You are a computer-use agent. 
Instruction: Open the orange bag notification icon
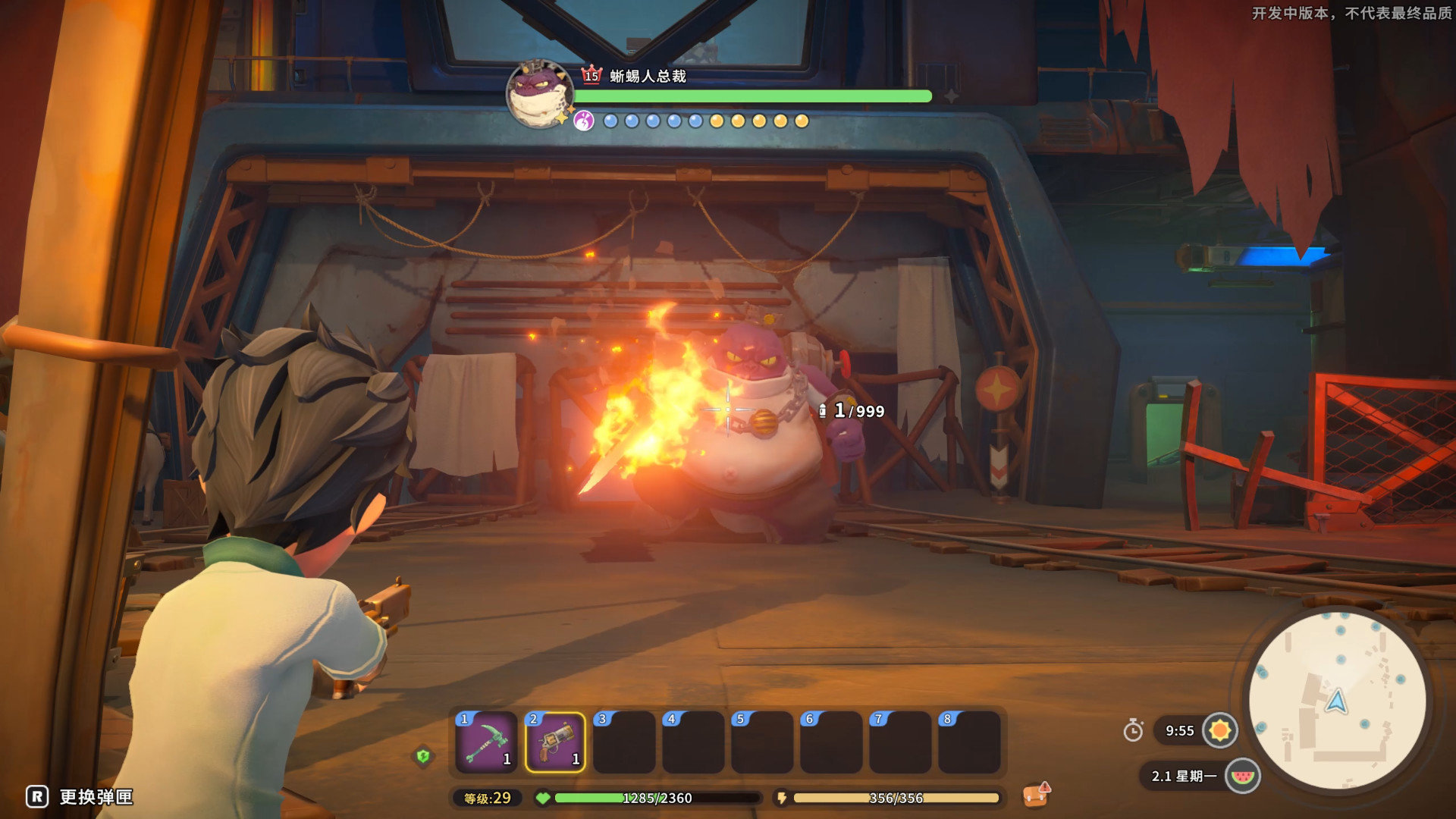1036,794
